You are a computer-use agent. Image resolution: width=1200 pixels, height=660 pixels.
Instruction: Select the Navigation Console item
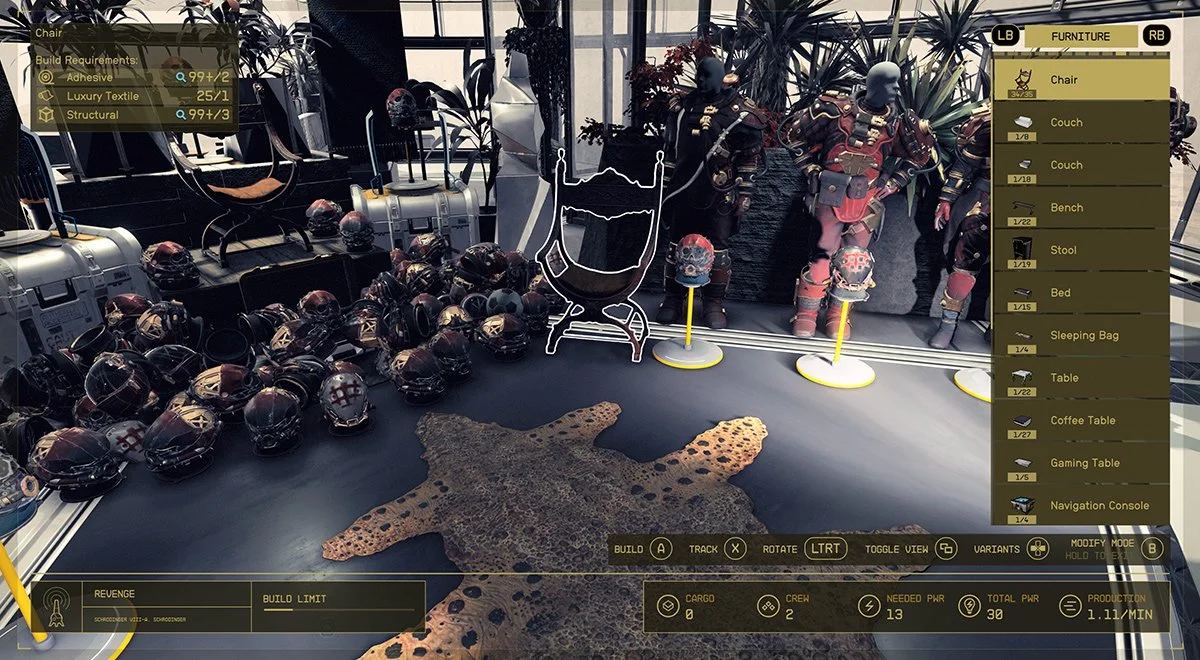1080,505
